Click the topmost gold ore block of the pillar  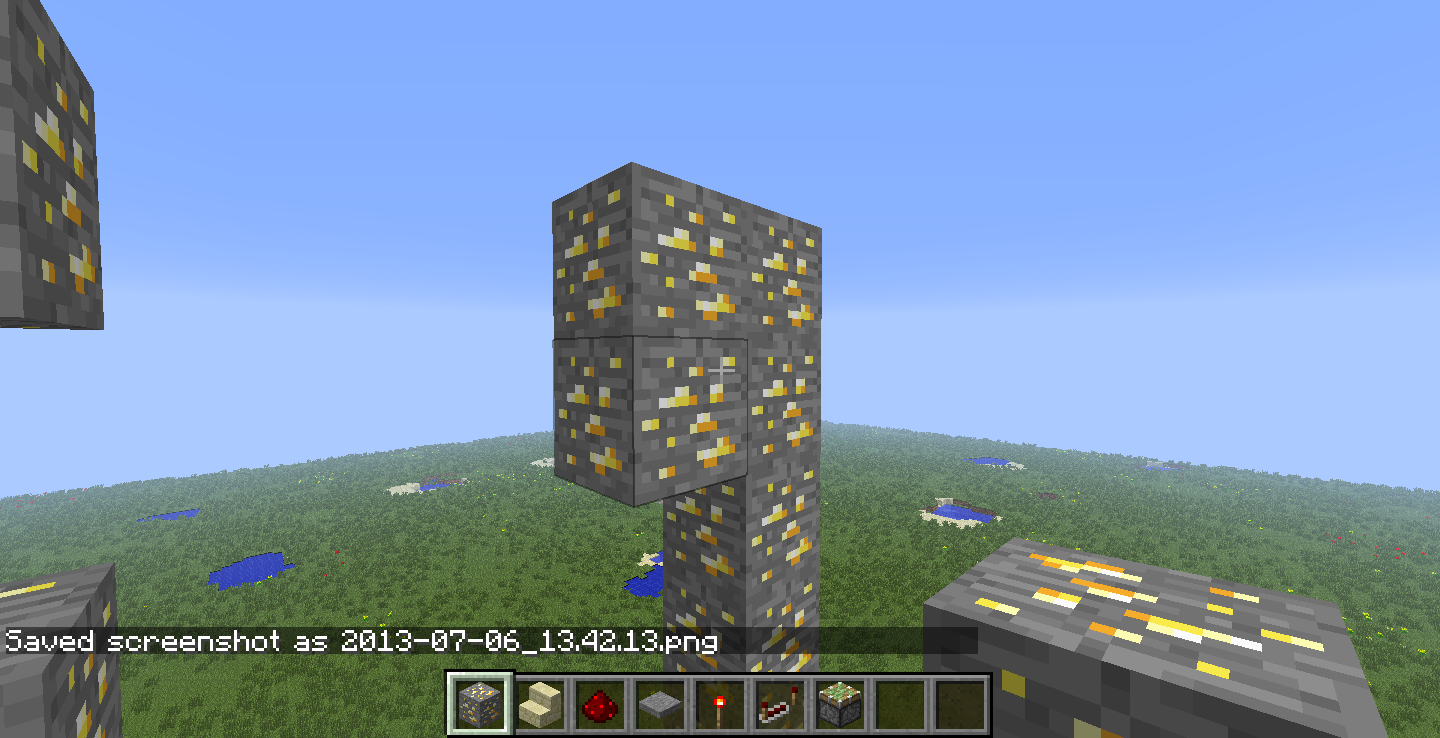click(x=690, y=250)
